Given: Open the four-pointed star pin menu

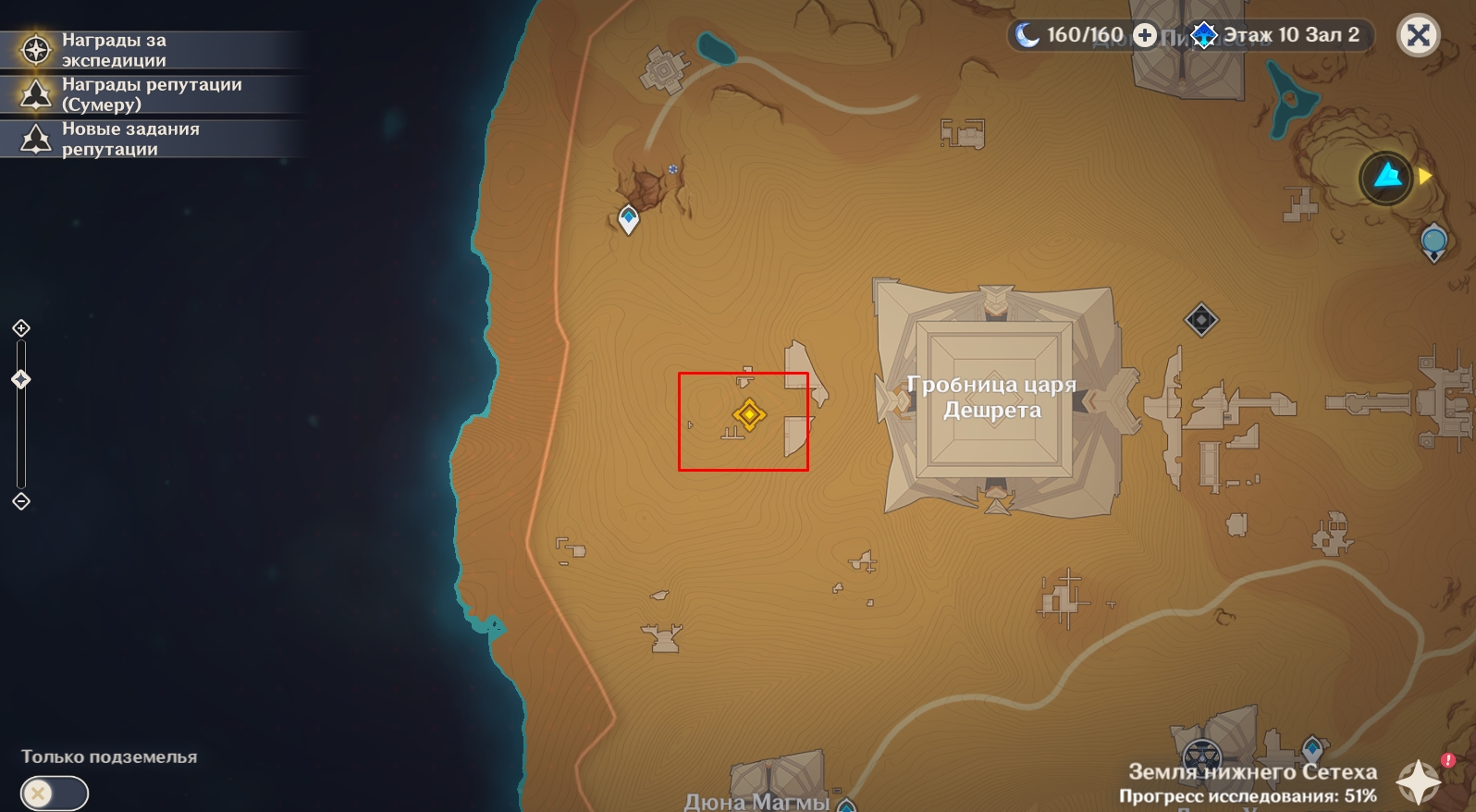Looking at the screenshot, I should [x=1418, y=781].
